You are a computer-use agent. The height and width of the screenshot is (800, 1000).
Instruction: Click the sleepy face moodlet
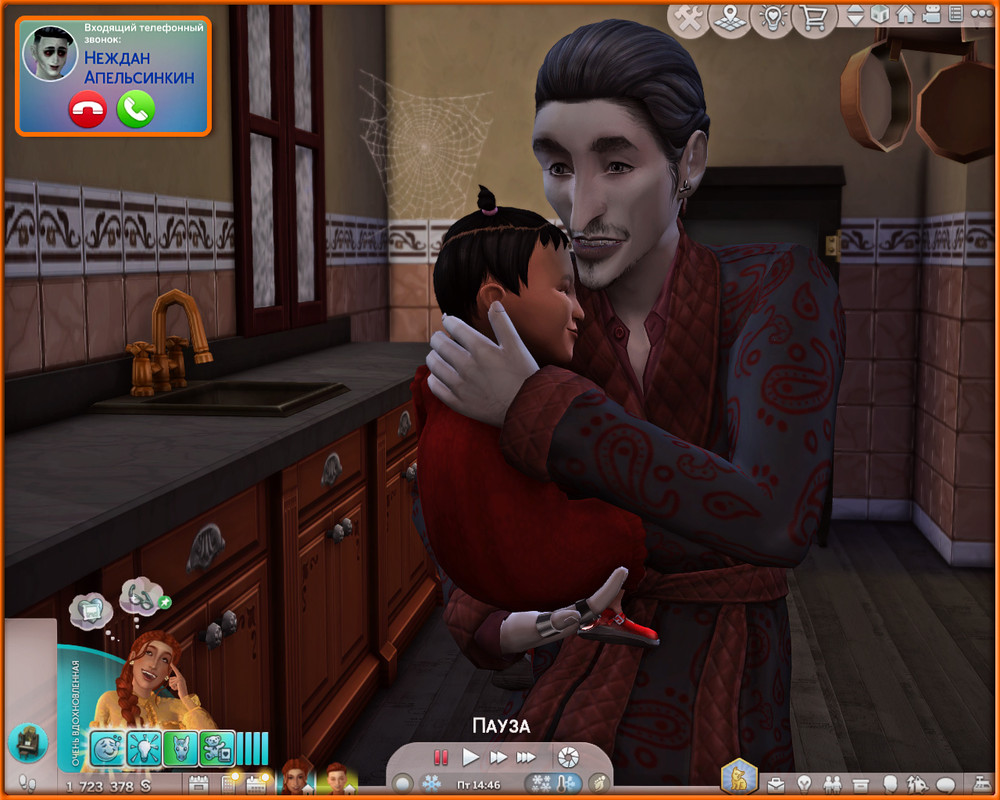[x=107, y=748]
